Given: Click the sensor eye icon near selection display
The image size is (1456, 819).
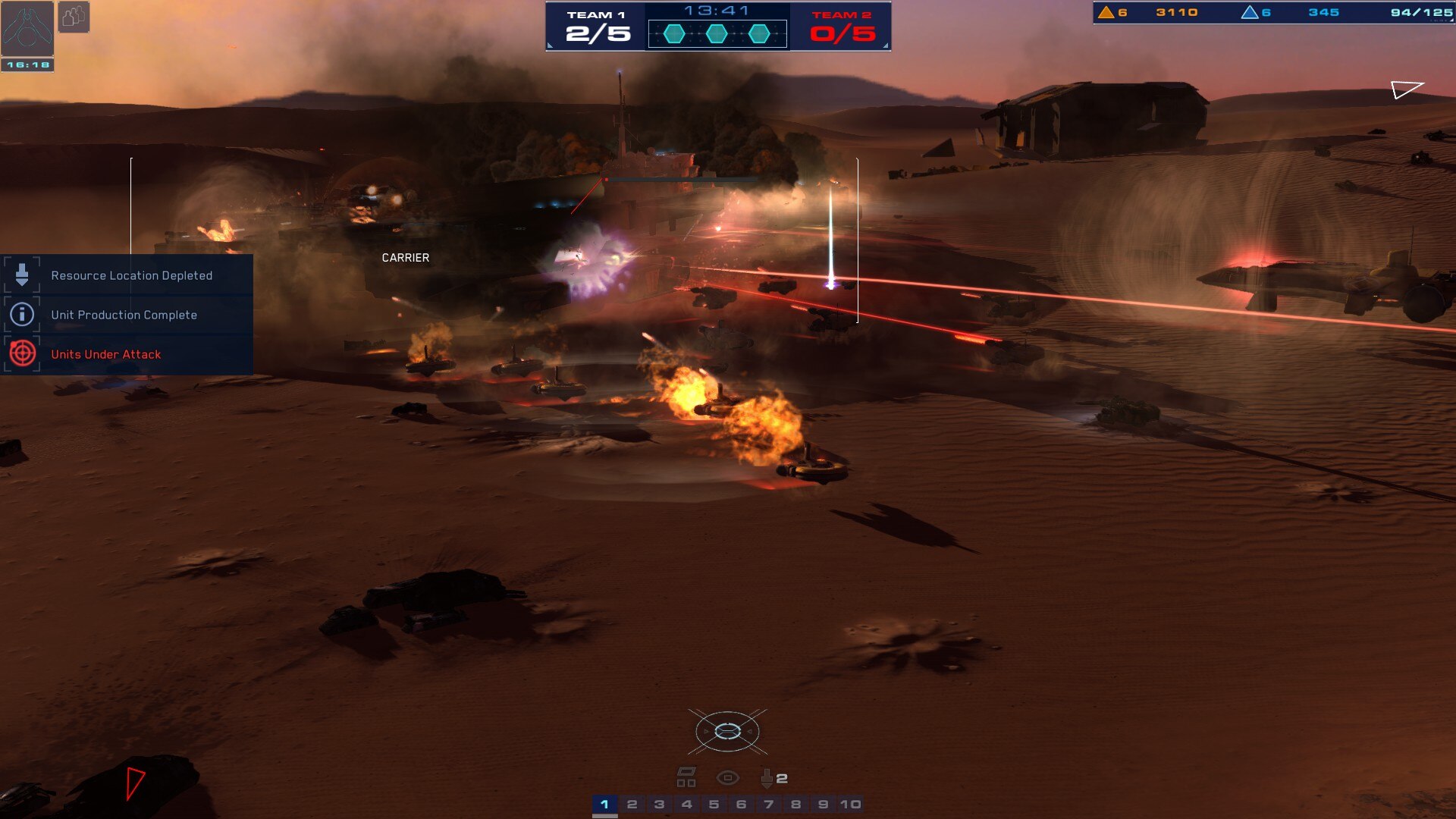Looking at the screenshot, I should [x=730, y=777].
